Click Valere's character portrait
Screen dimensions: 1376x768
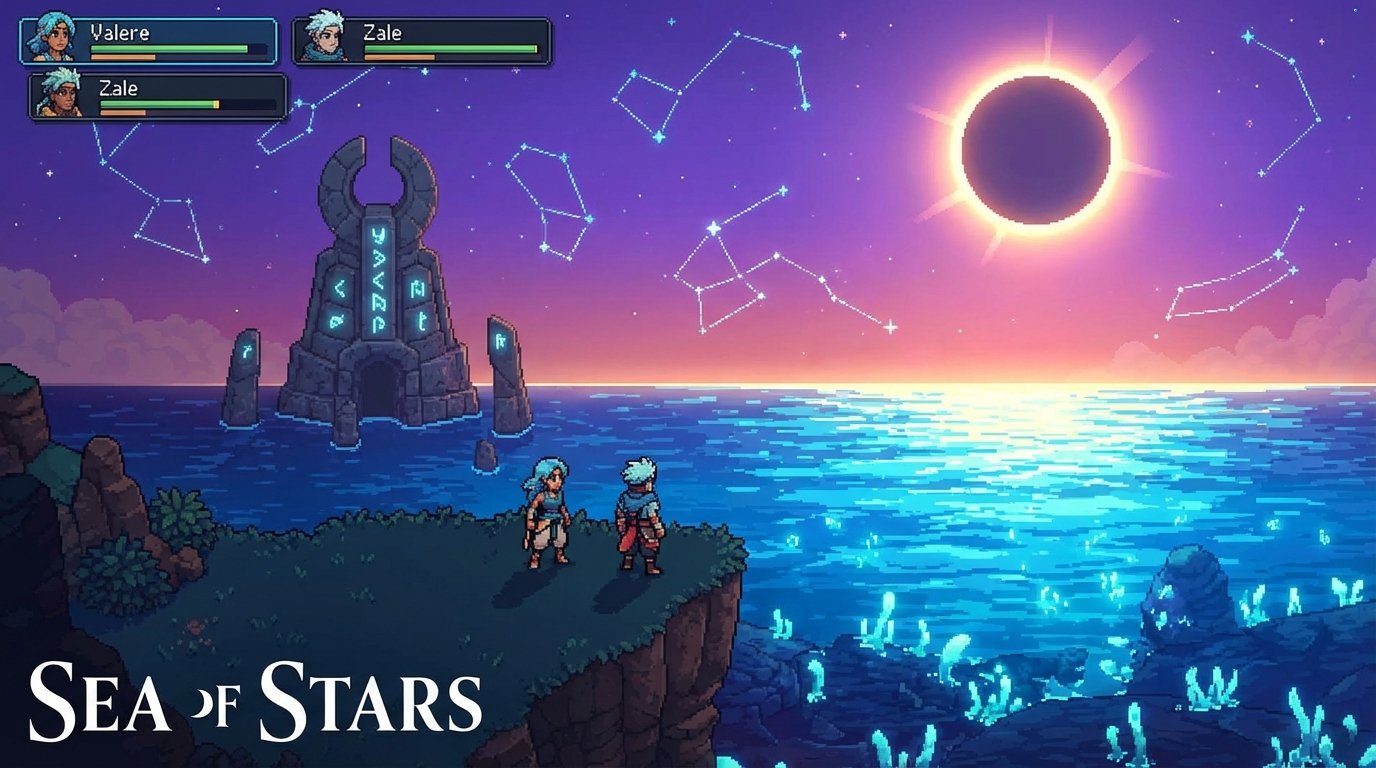(x=55, y=36)
